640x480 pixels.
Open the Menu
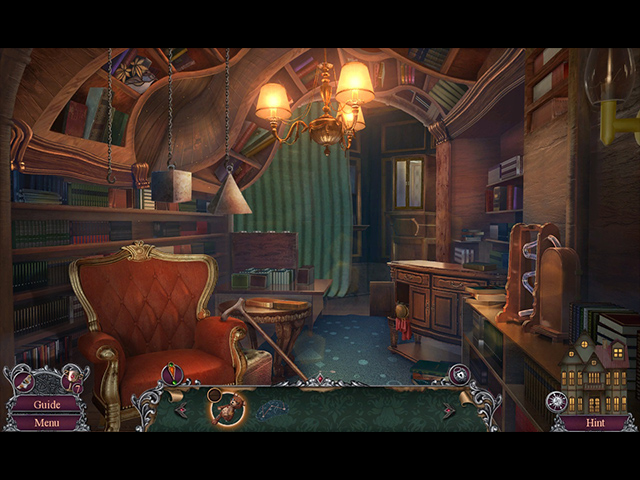(46, 422)
